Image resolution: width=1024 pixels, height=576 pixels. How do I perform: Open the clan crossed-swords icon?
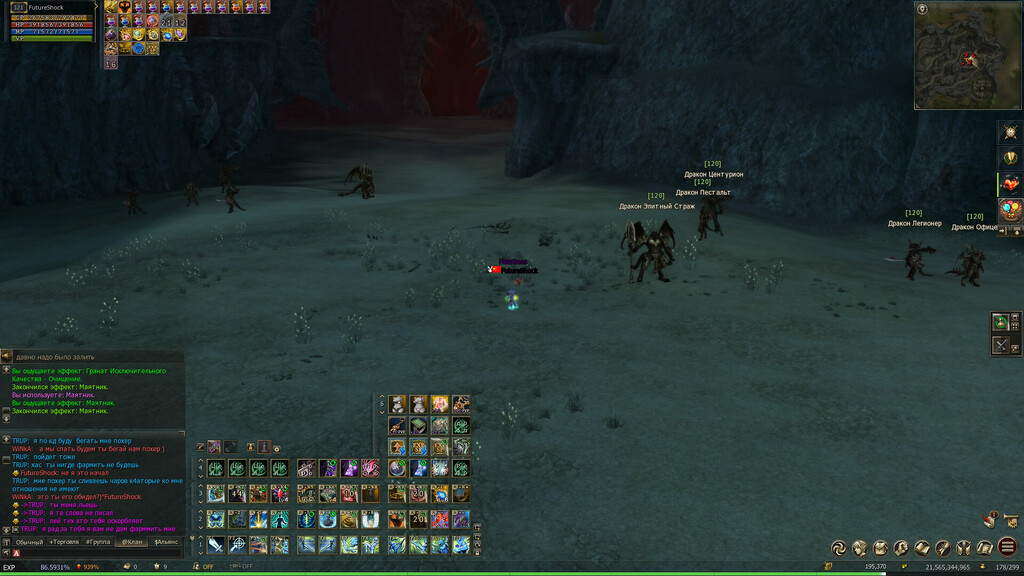(x=964, y=547)
